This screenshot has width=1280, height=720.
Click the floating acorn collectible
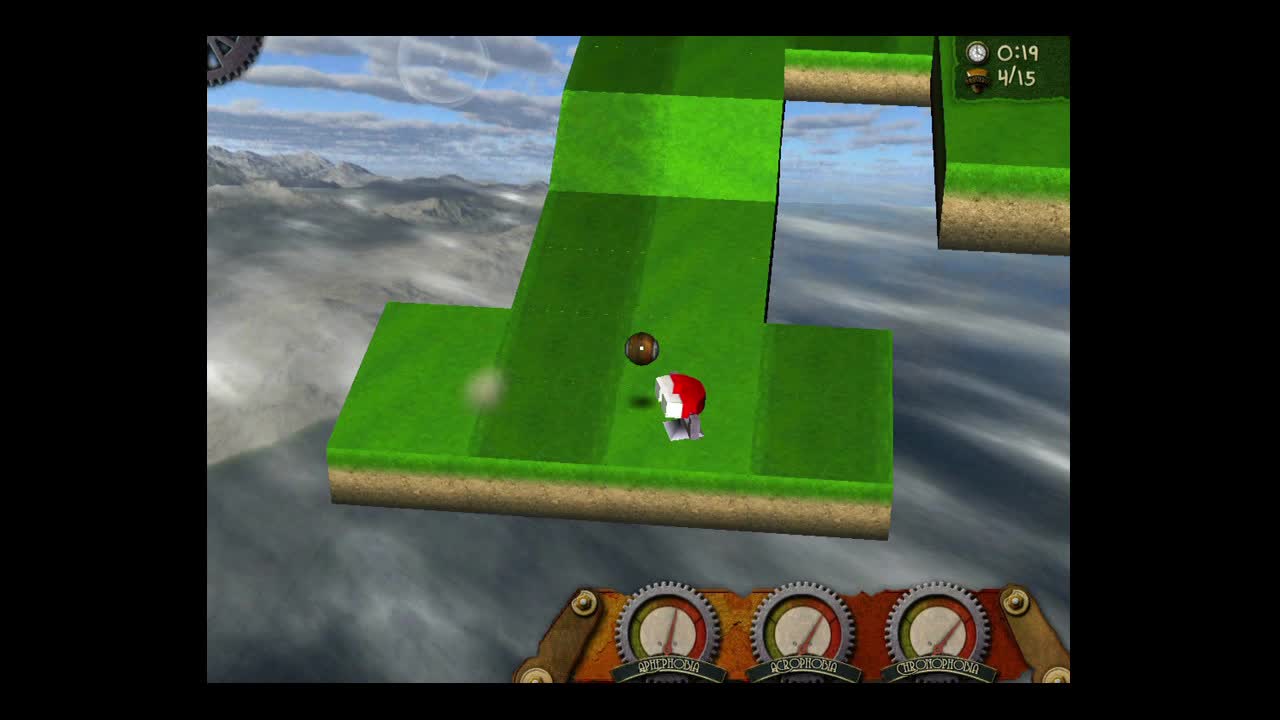click(641, 347)
